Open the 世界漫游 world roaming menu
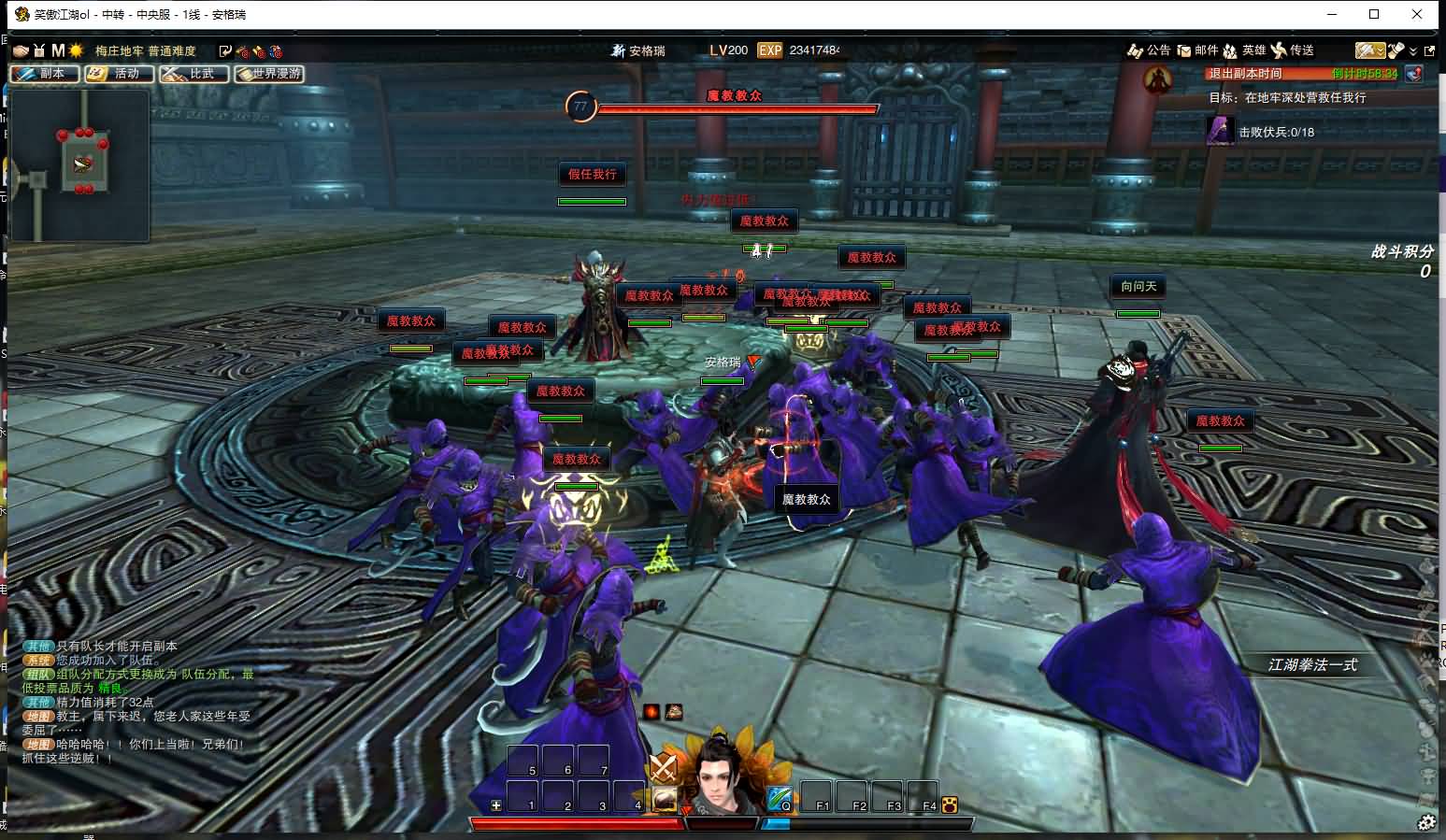Image resolution: width=1446 pixels, height=840 pixels. pos(269,74)
